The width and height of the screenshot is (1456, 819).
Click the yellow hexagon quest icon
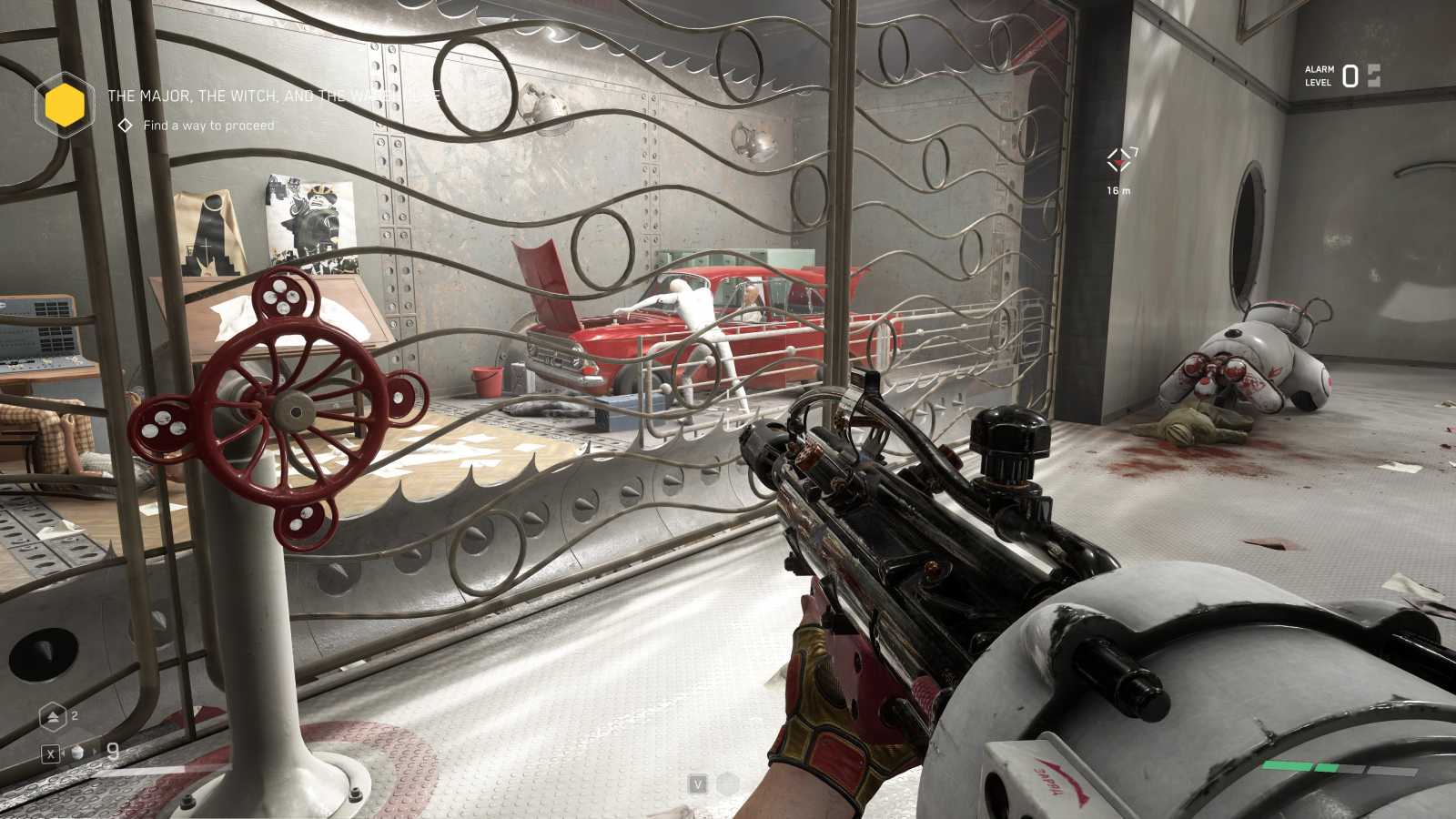[x=65, y=106]
